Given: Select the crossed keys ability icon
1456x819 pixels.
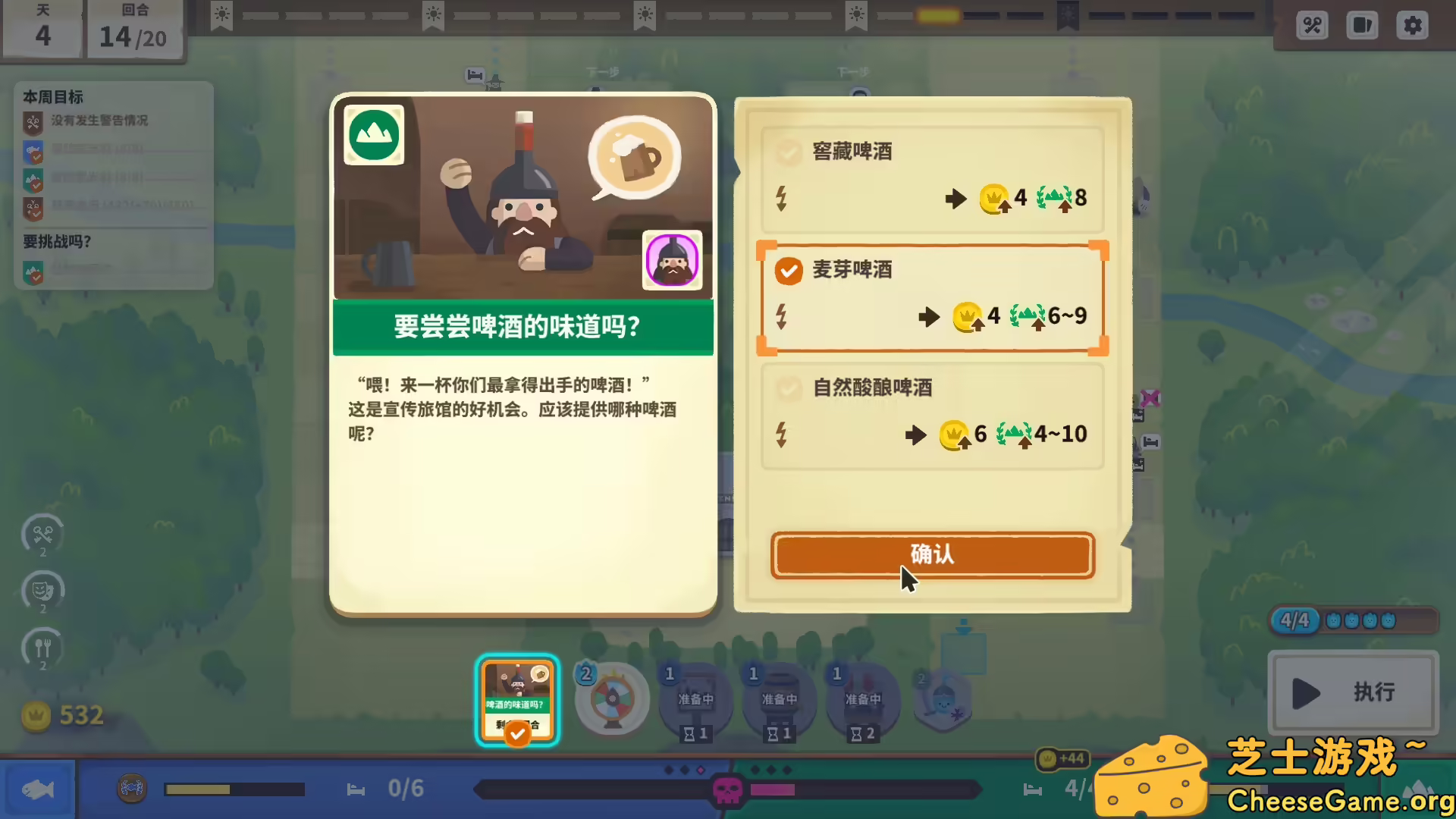Looking at the screenshot, I should [42, 535].
